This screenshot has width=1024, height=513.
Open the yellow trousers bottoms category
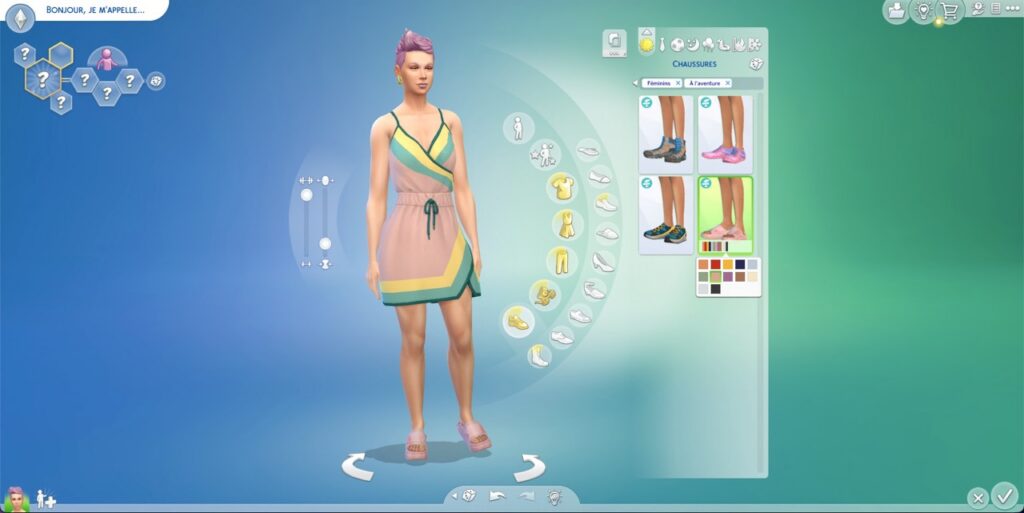(563, 262)
